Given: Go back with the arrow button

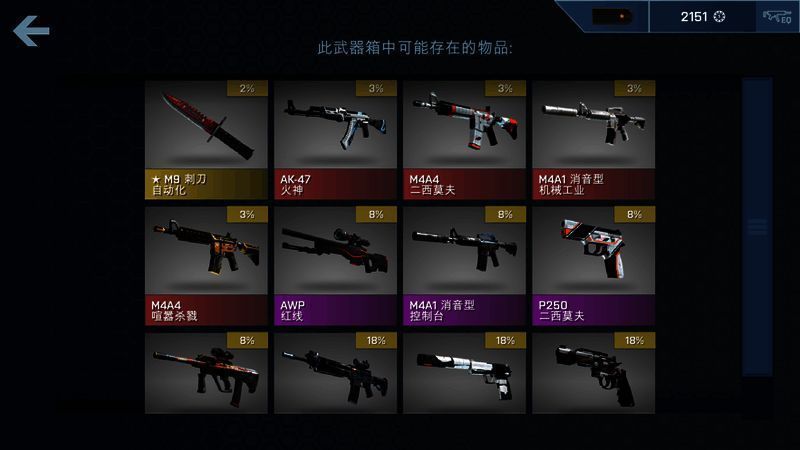Looking at the screenshot, I should point(32,32).
